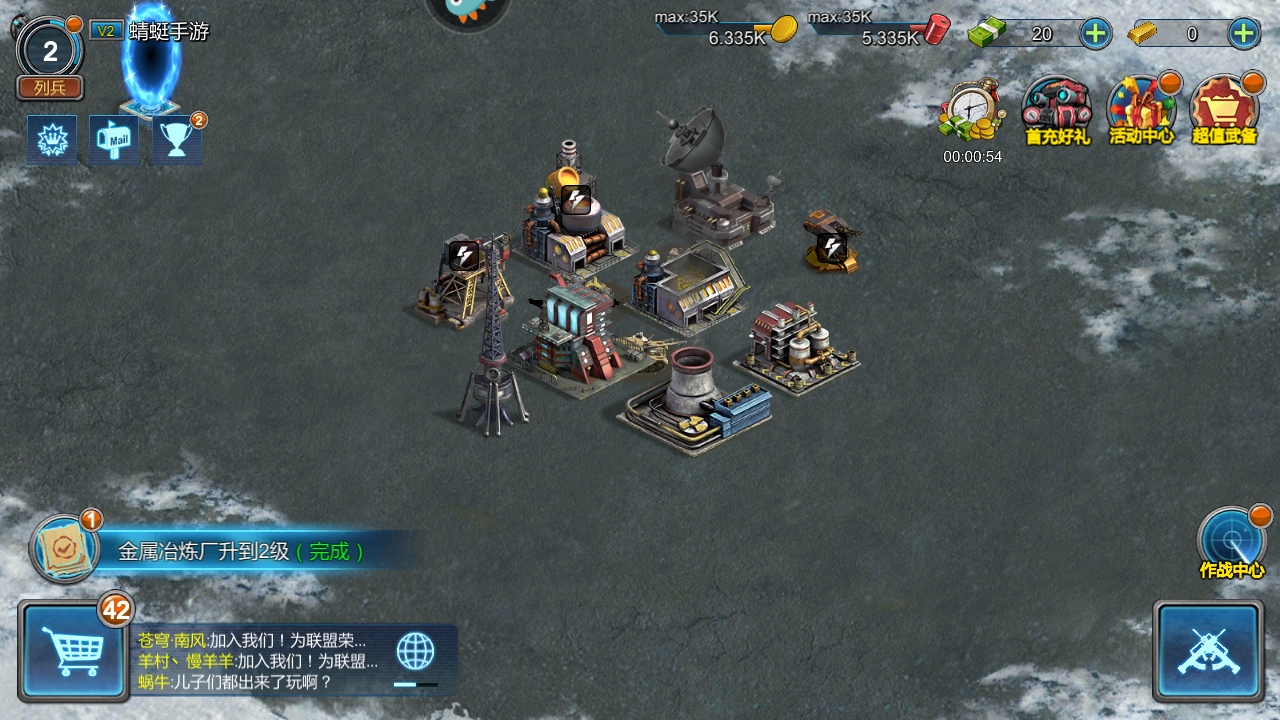The image size is (1280, 720).
Task: Switch chat channel with globe icon
Action: point(415,652)
